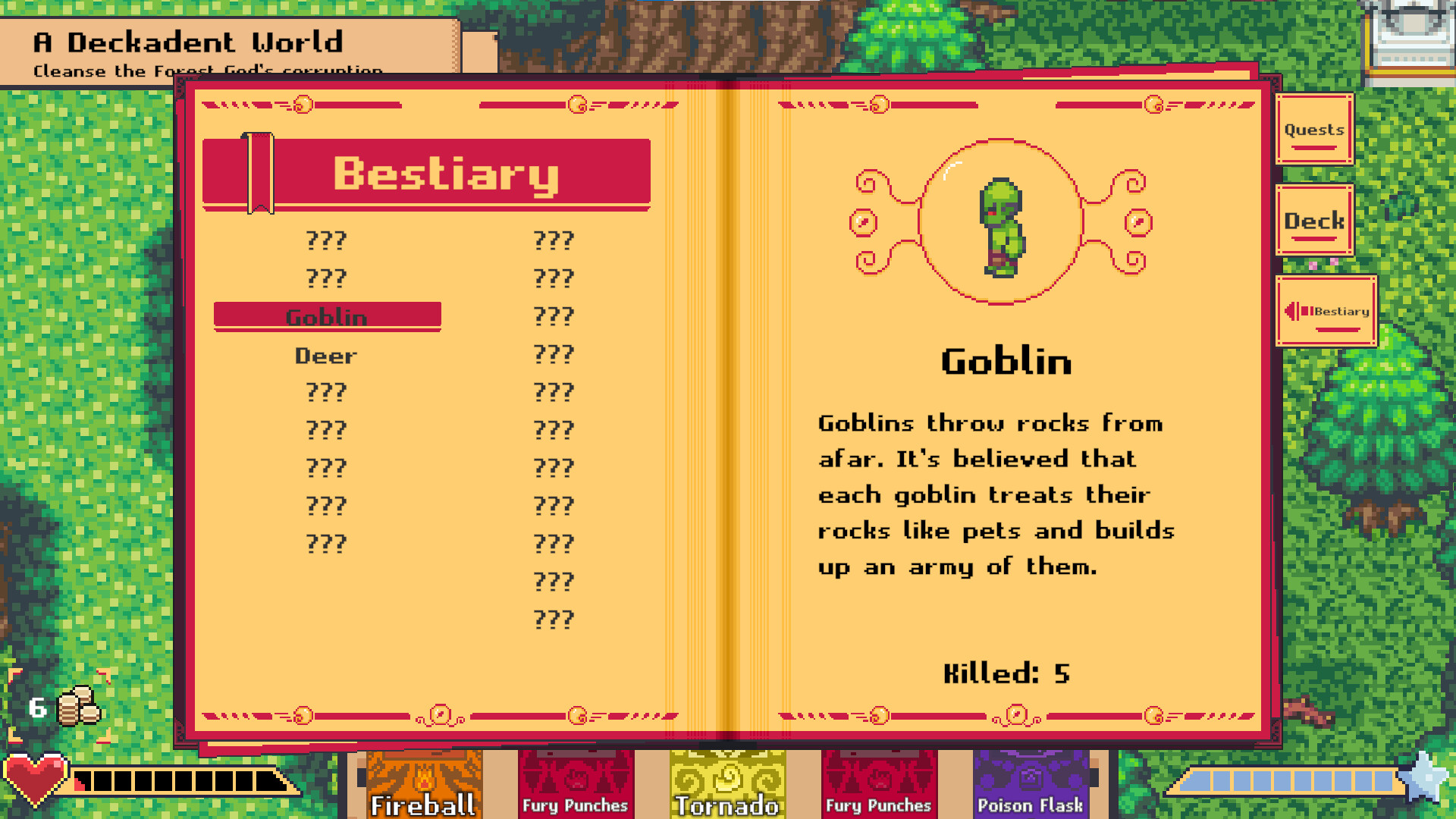The image size is (1456, 819).
Task: Select the Goblin bestiary entry
Action: (x=327, y=316)
